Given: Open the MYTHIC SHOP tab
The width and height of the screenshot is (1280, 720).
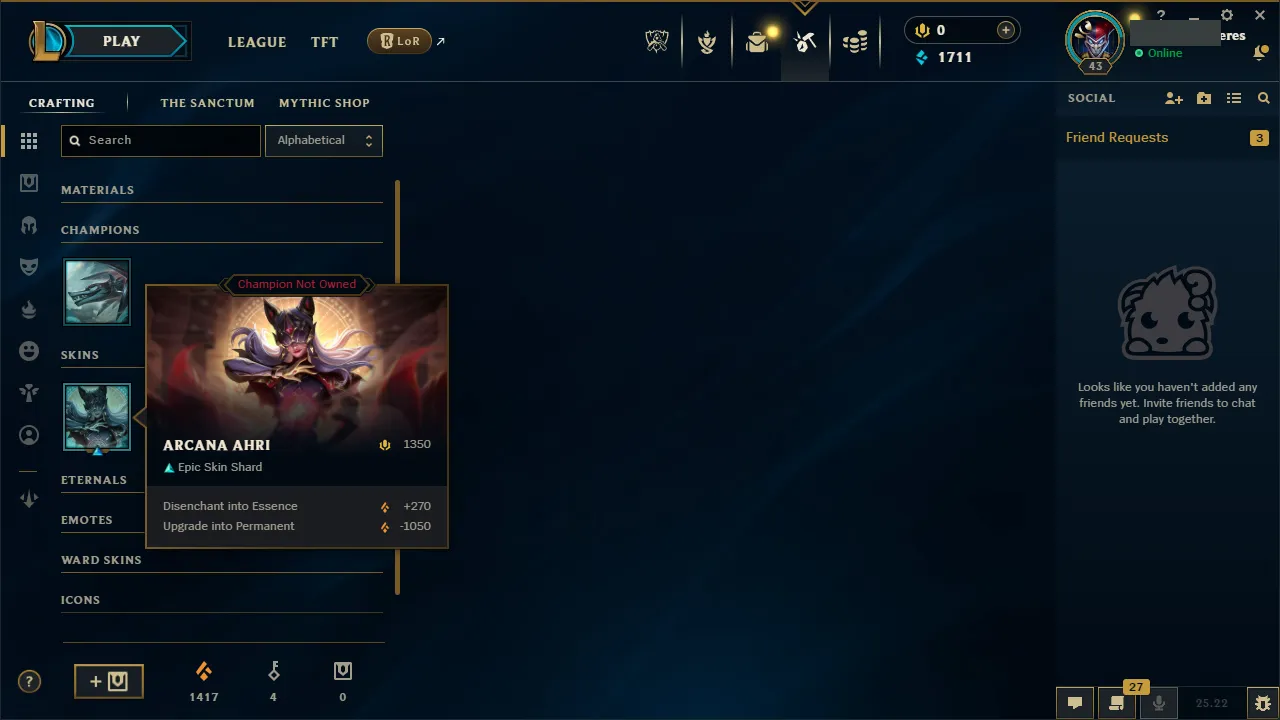Looking at the screenshot, I should pyautogui.click(x=324, y=103).
